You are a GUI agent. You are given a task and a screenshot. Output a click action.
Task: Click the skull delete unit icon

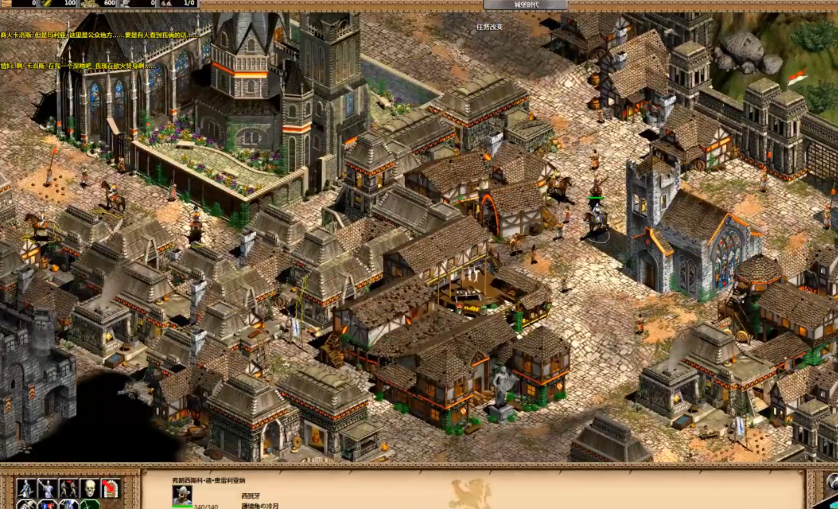88,489
